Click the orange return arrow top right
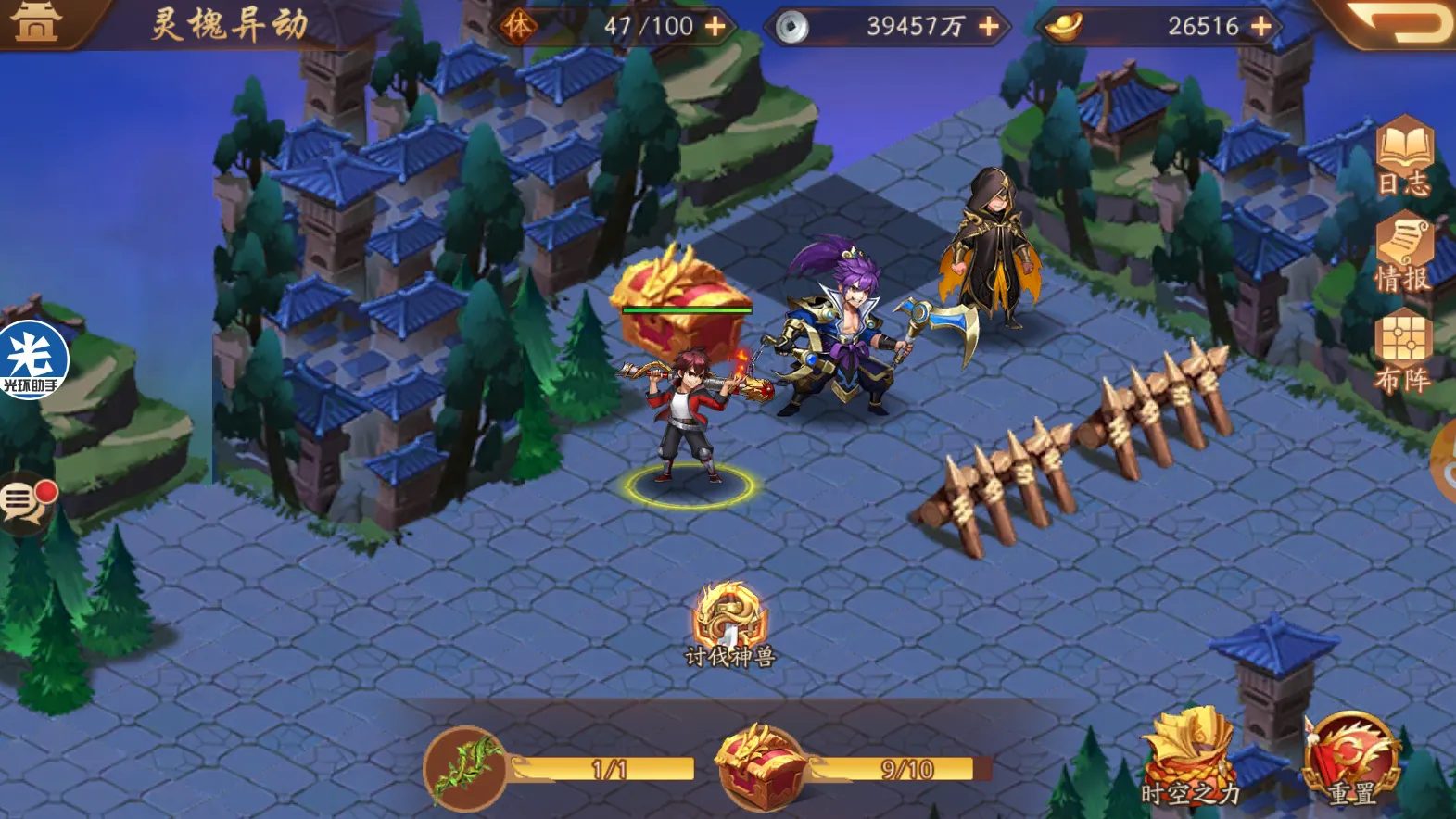The width and height of the screenshot is (1456, 819). 1402,25
